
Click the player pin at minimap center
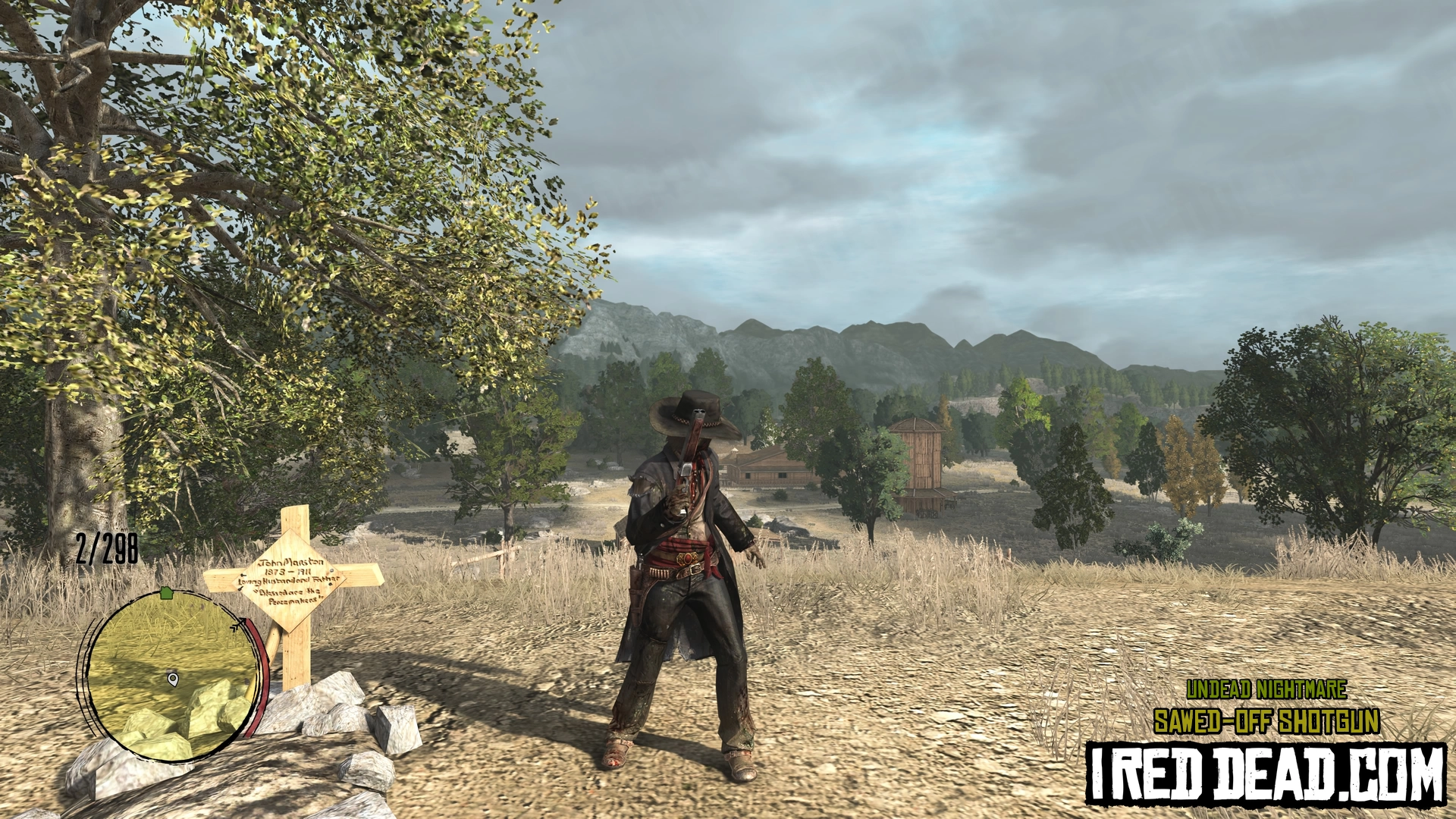coord(173,678)
